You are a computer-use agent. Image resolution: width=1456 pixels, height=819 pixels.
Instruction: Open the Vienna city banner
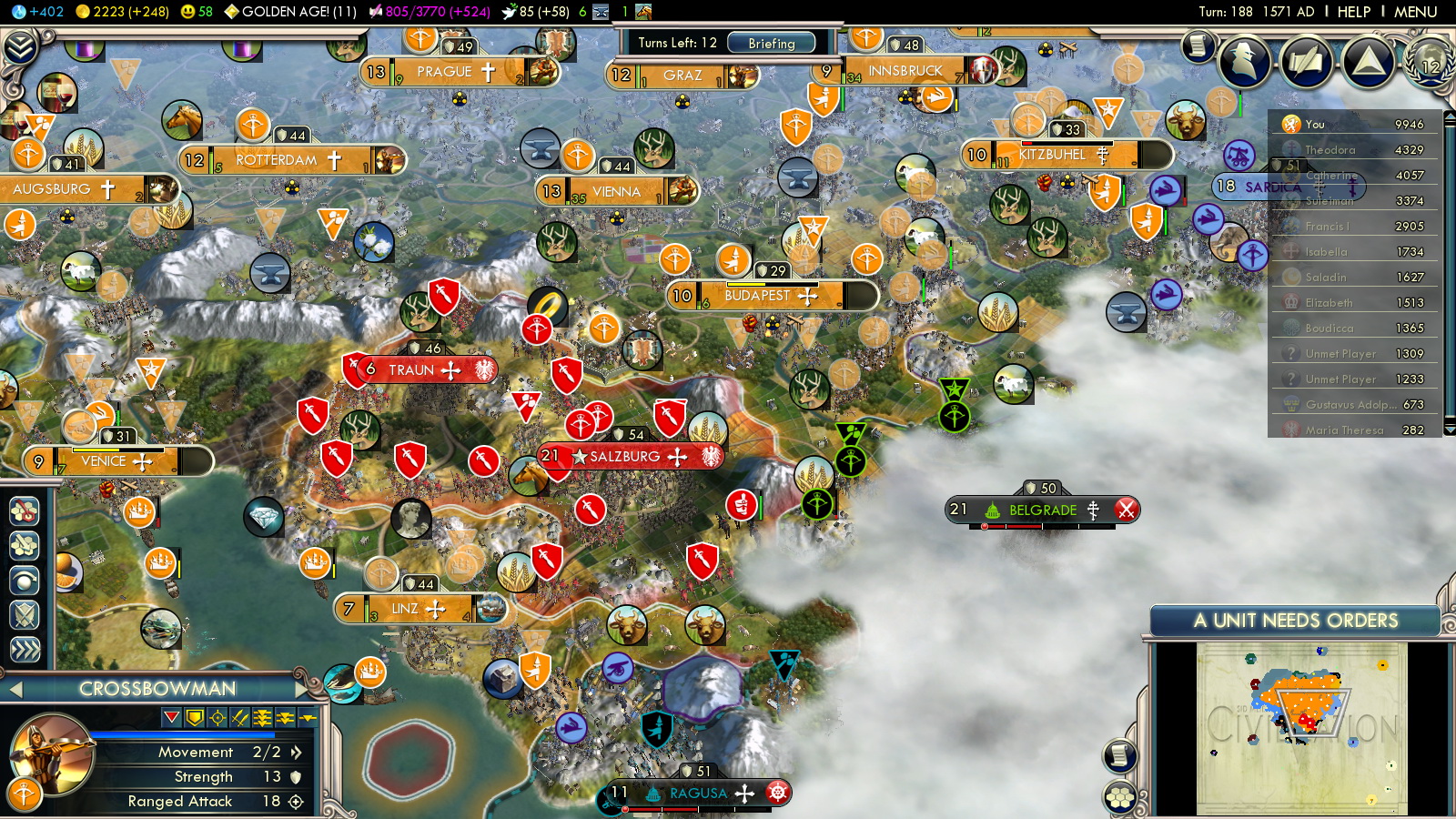pyautogui.click(x=616, y=192)
